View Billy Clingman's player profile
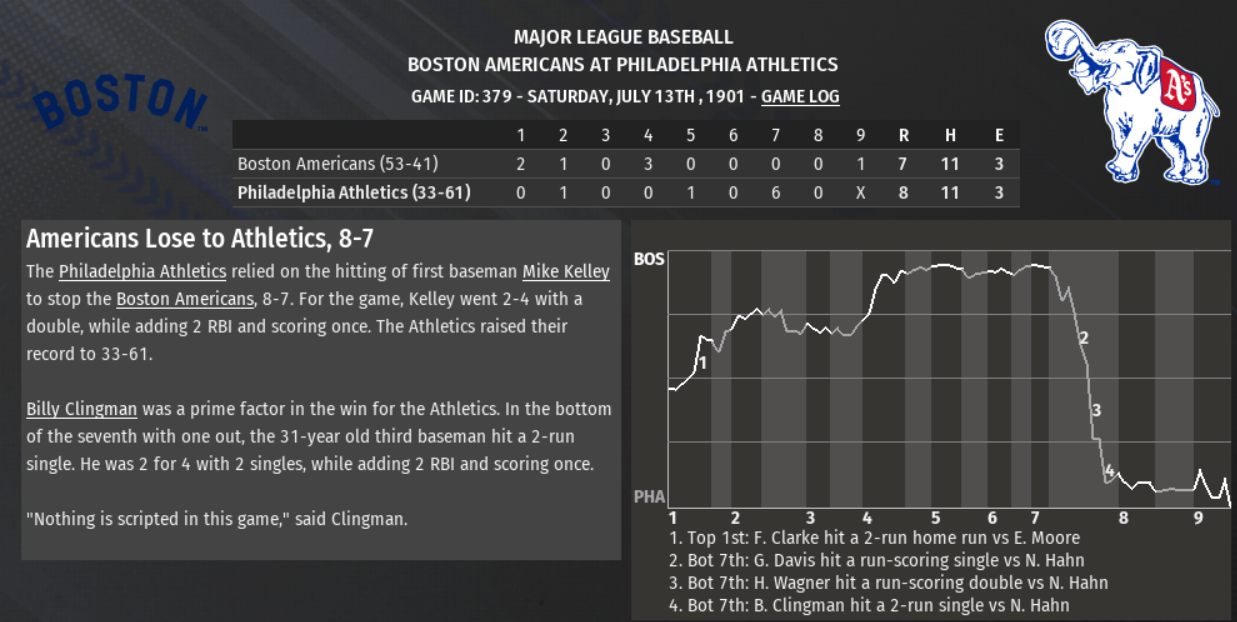The width and height of the screenshot is (1237, 622). 83,409
